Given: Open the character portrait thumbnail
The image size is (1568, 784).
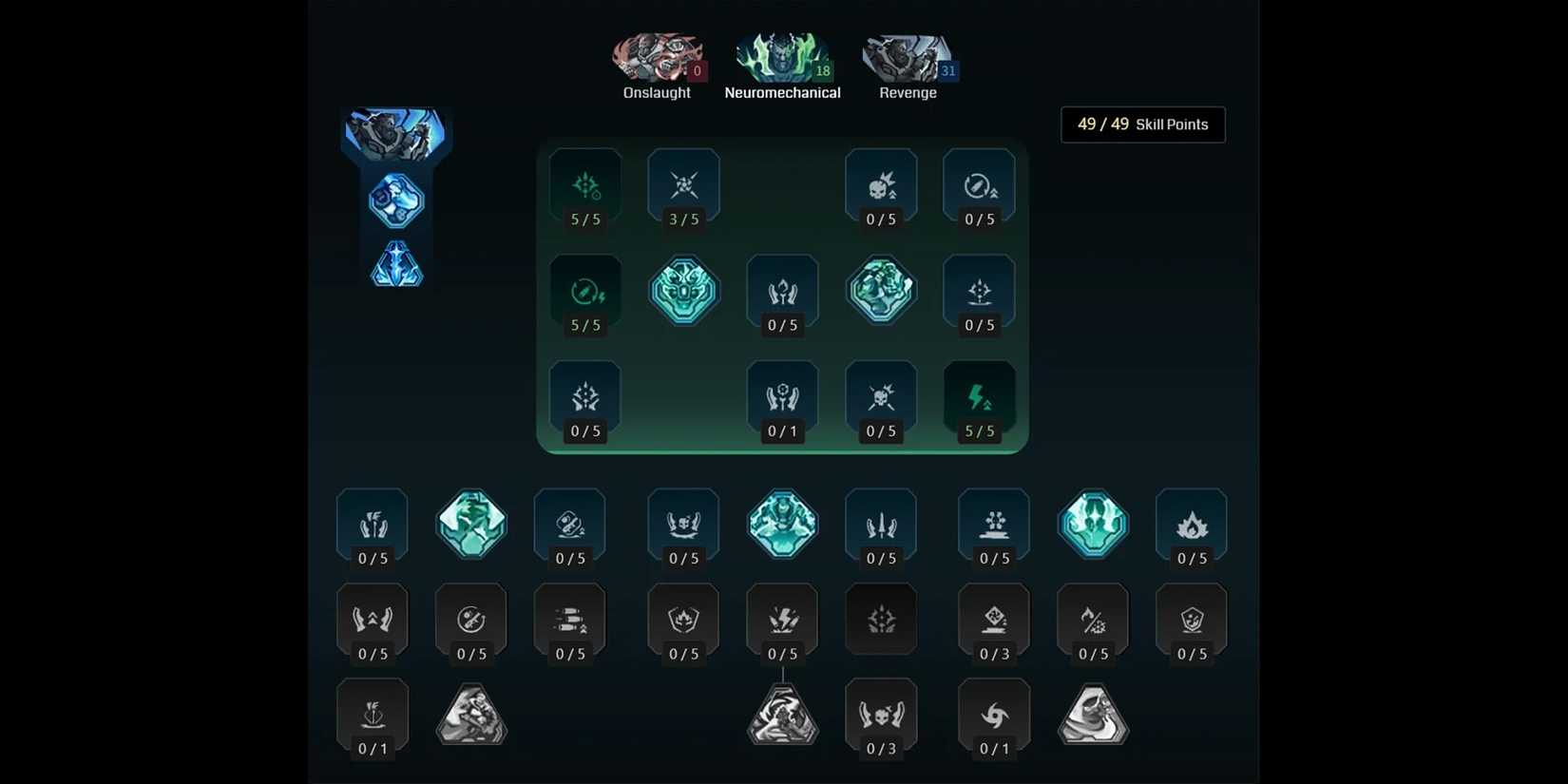Looking at the screenshot, I should pos(395,133).
